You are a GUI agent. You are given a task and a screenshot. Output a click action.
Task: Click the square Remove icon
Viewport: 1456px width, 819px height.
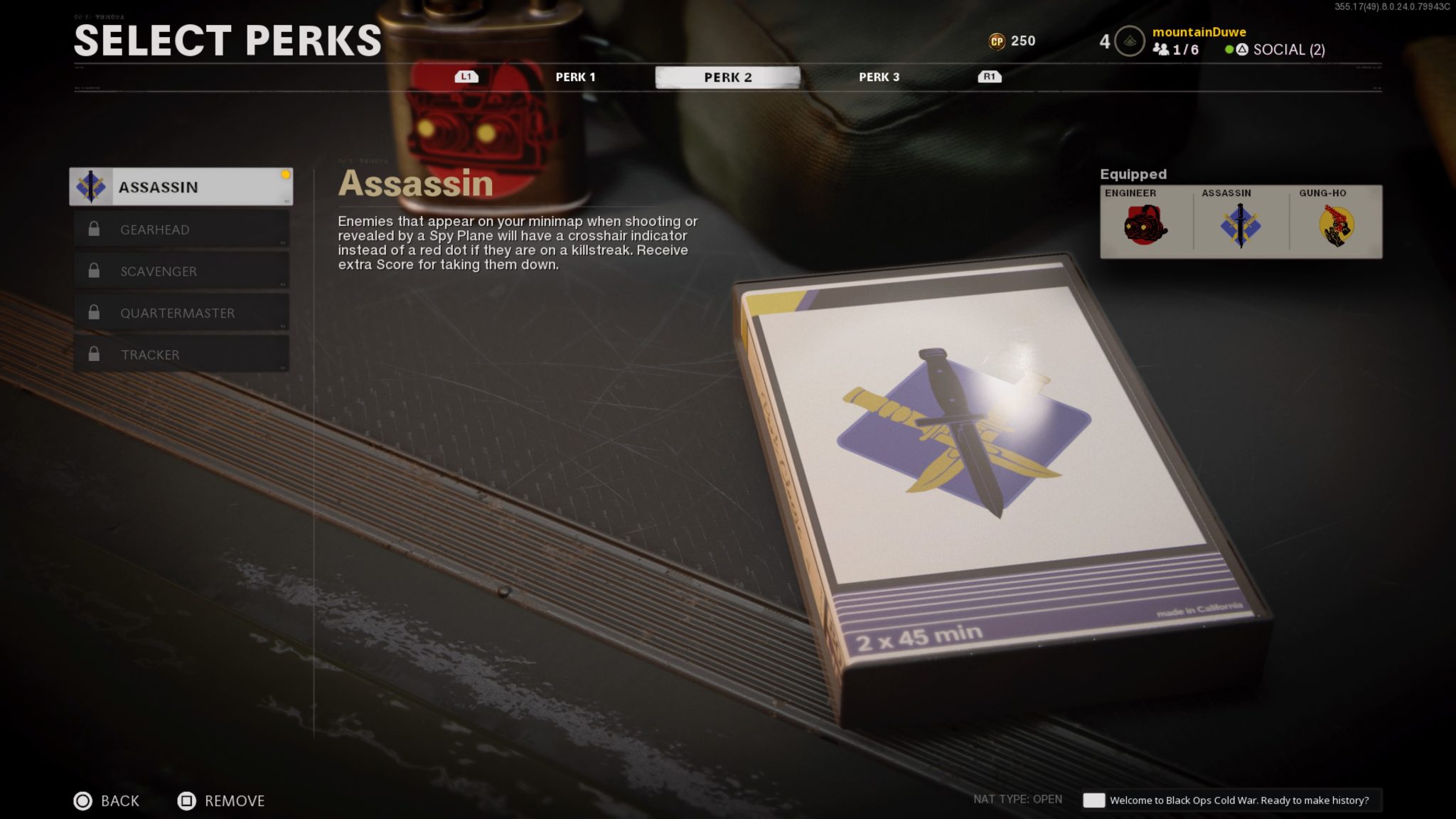[x=188, y=801]
